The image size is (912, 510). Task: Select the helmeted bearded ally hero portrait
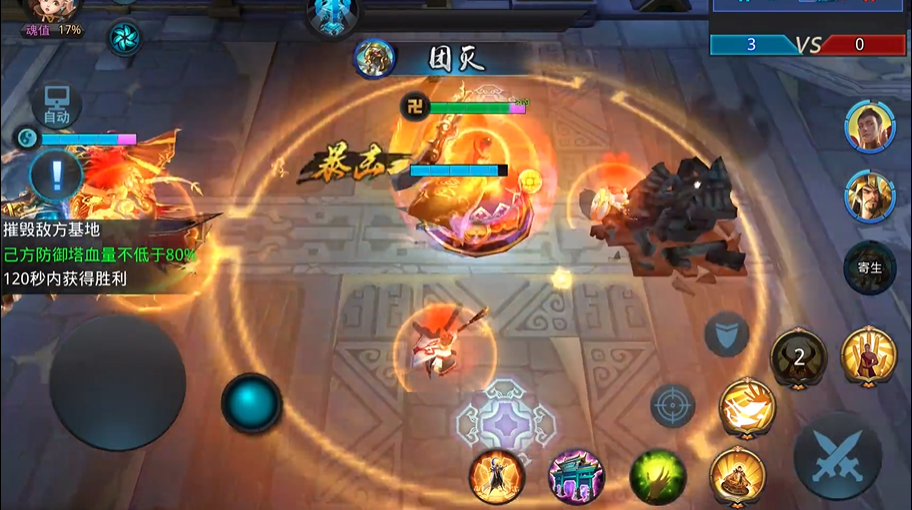(869, 195)
